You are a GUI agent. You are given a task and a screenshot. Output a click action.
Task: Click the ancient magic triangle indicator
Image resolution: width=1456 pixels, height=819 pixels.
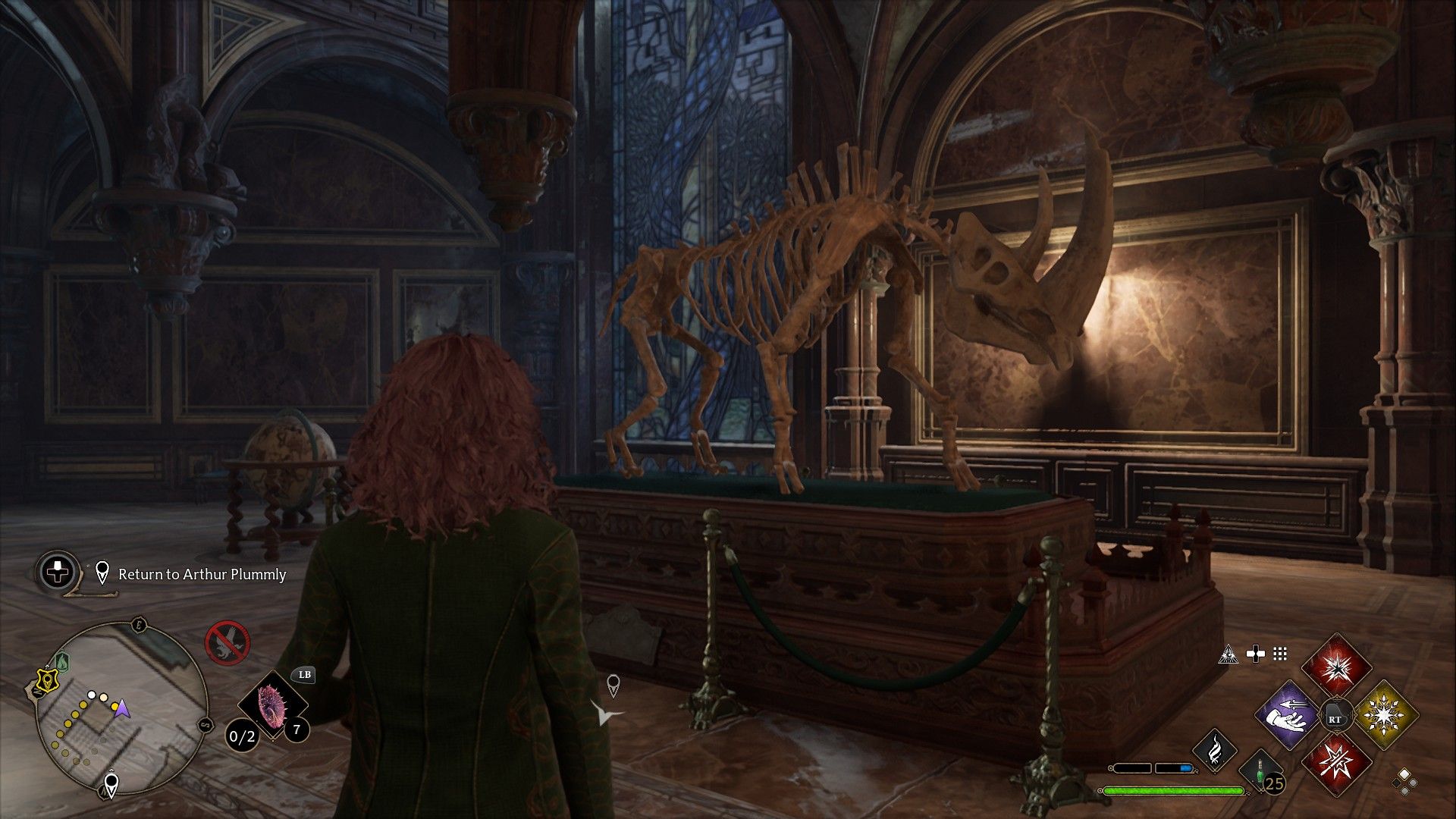point(1228,654)
